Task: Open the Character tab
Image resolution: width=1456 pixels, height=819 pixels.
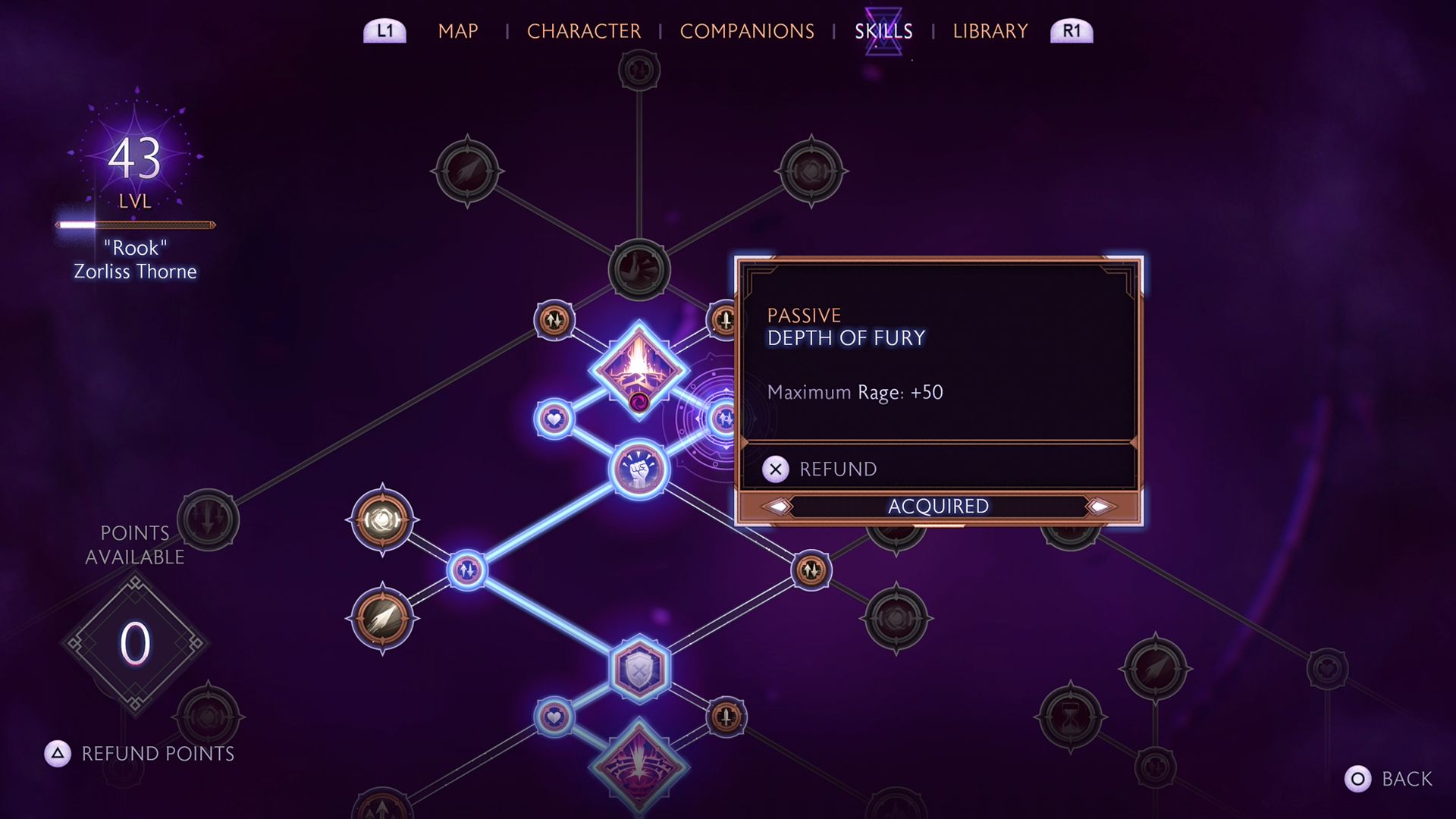Action: pos(583,31)
